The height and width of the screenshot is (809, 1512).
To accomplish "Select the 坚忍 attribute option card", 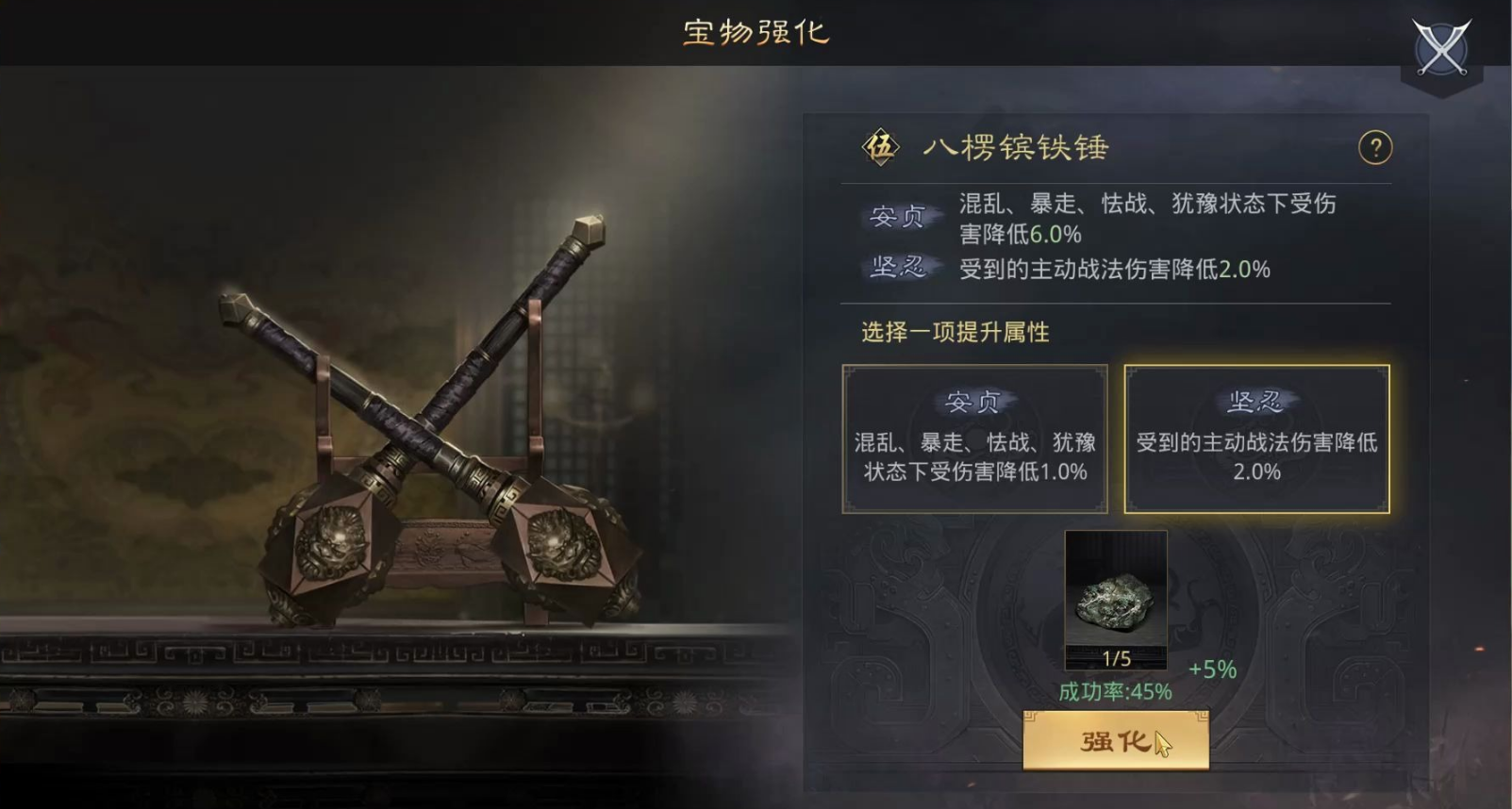I will tap(1254, 438).
